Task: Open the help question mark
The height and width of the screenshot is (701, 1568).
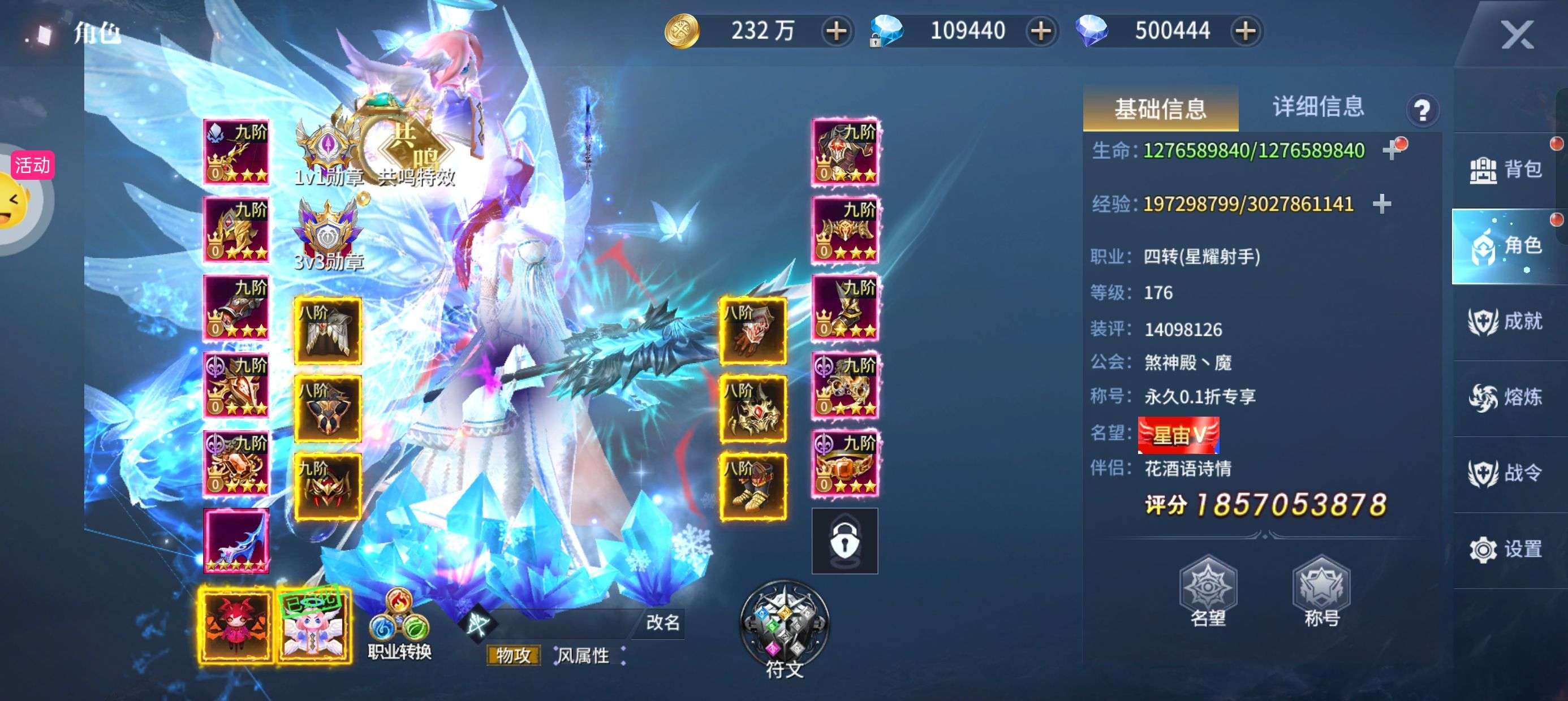Action: point(1422,110)
